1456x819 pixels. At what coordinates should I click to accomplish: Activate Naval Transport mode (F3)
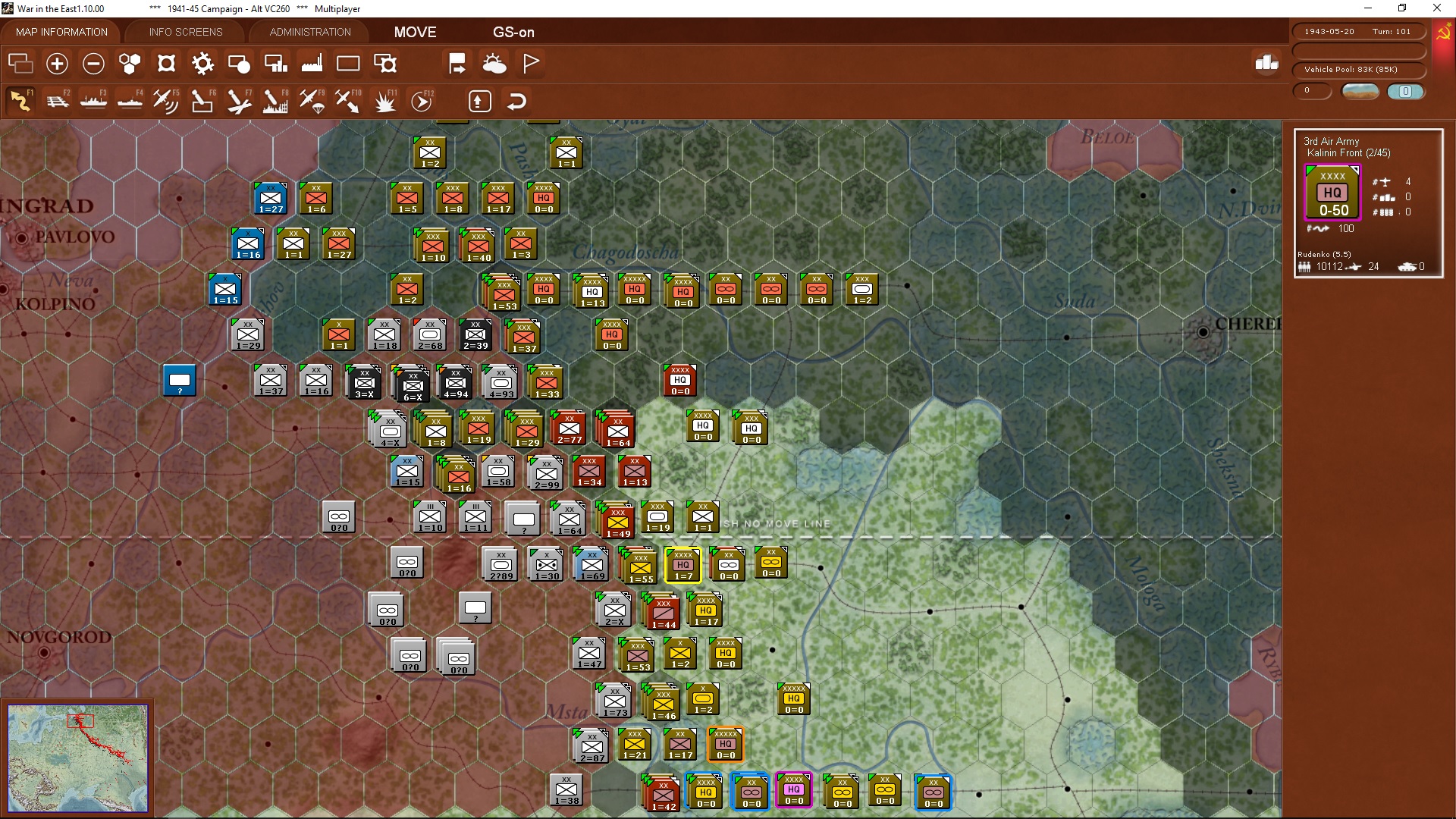94,100
